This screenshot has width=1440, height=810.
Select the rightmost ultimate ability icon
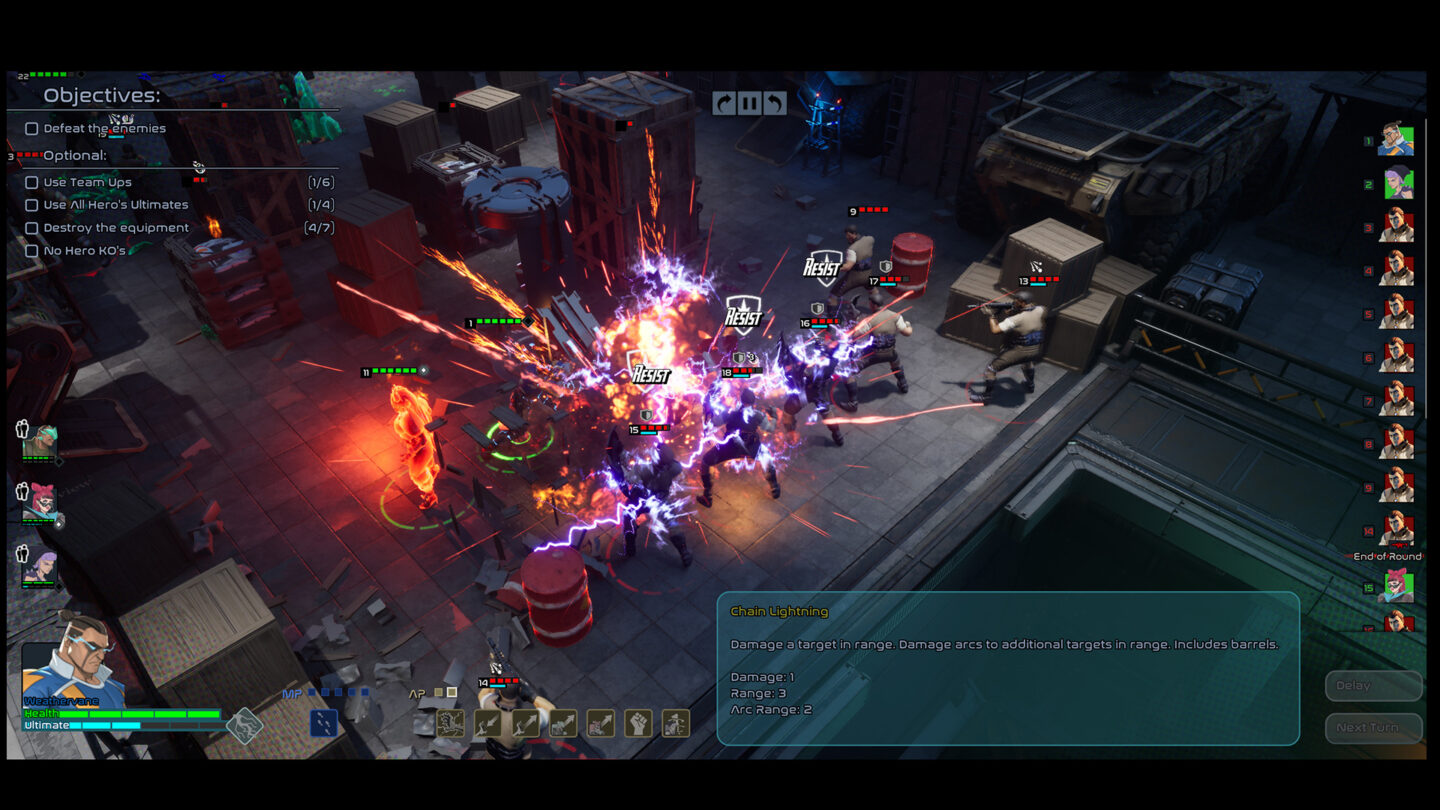point(676,723)
